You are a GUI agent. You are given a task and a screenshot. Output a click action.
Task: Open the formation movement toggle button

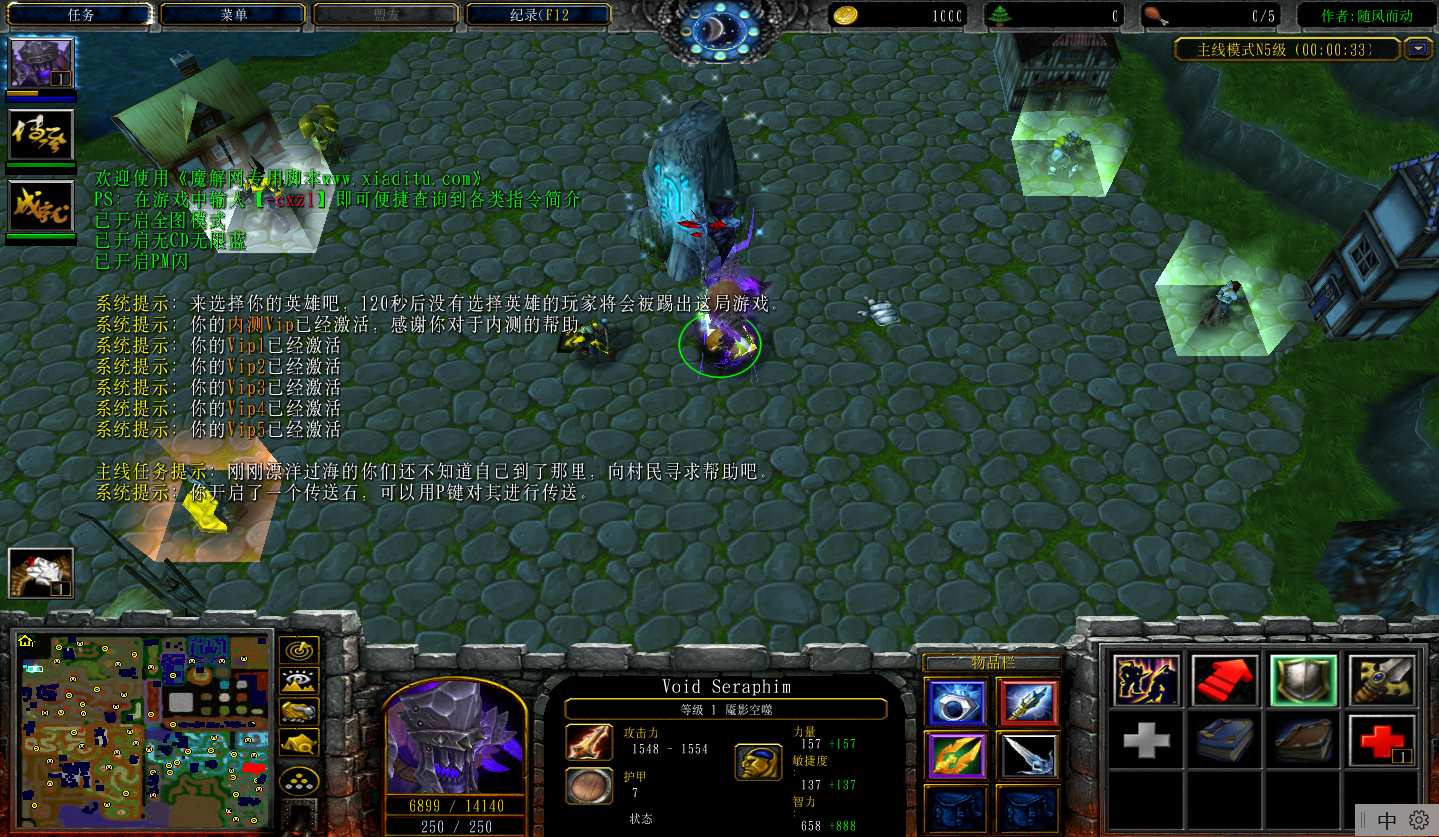point(298,780)
